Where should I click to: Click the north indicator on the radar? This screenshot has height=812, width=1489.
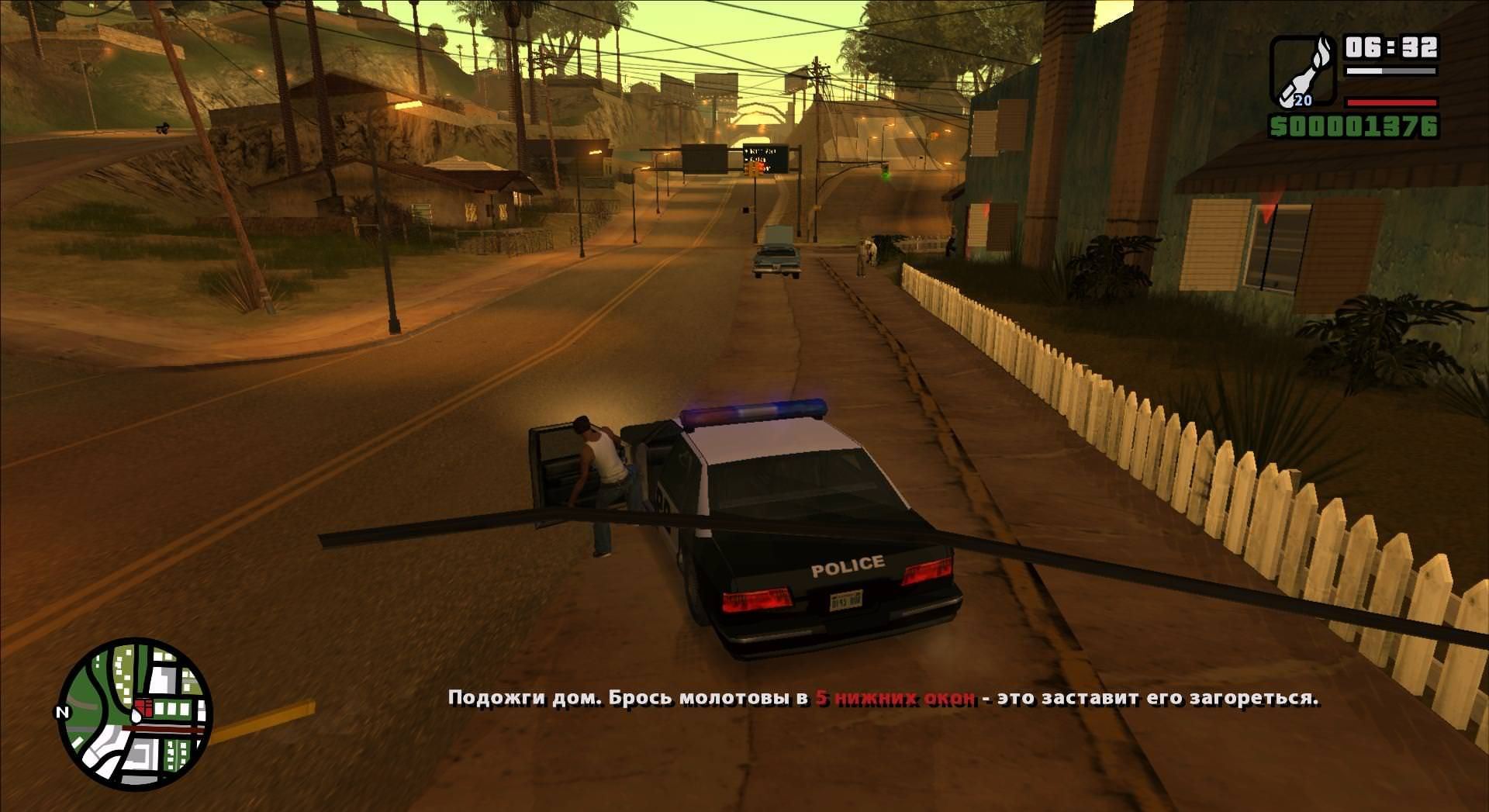63,712
